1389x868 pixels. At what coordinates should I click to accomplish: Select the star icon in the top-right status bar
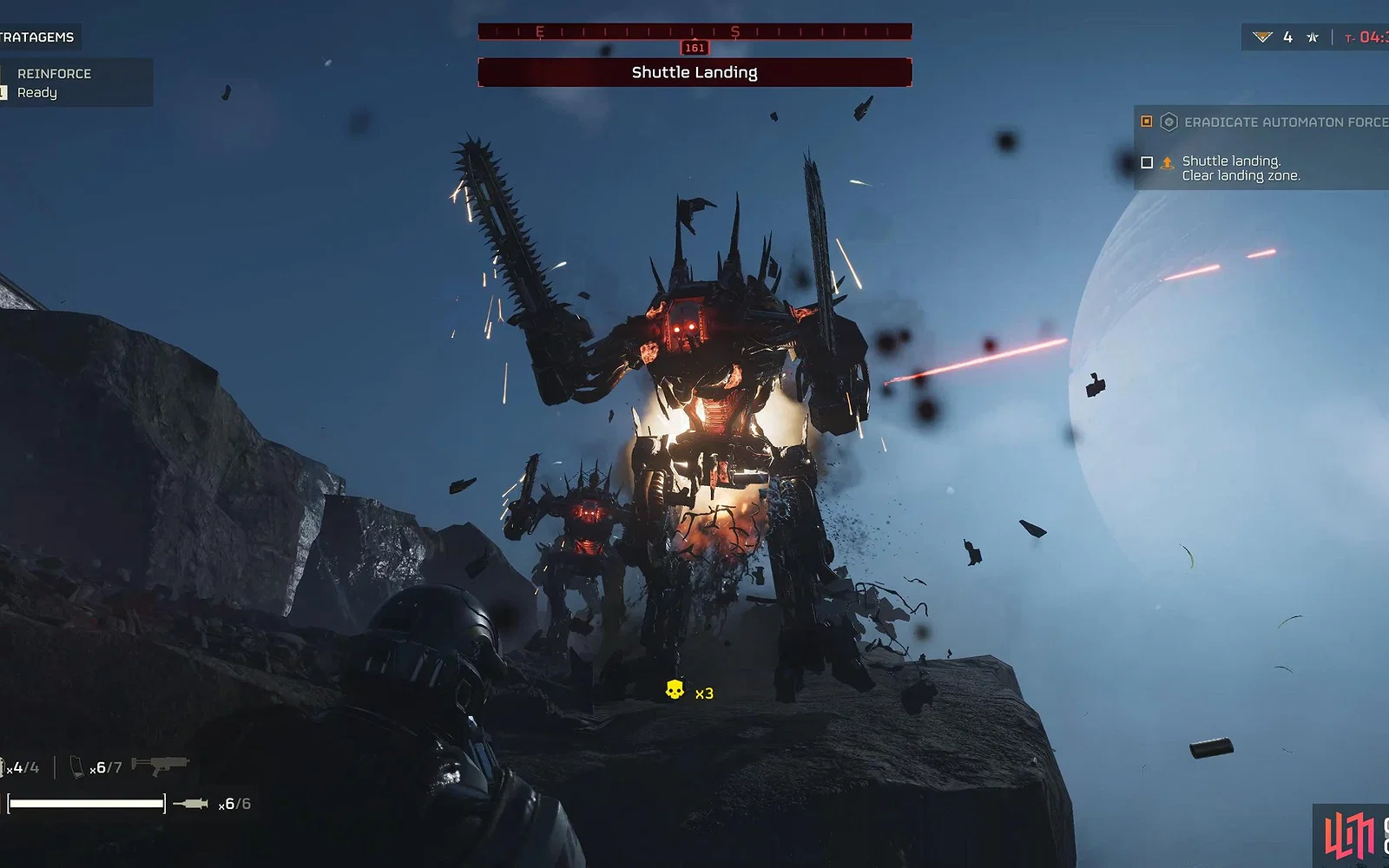1313,37
